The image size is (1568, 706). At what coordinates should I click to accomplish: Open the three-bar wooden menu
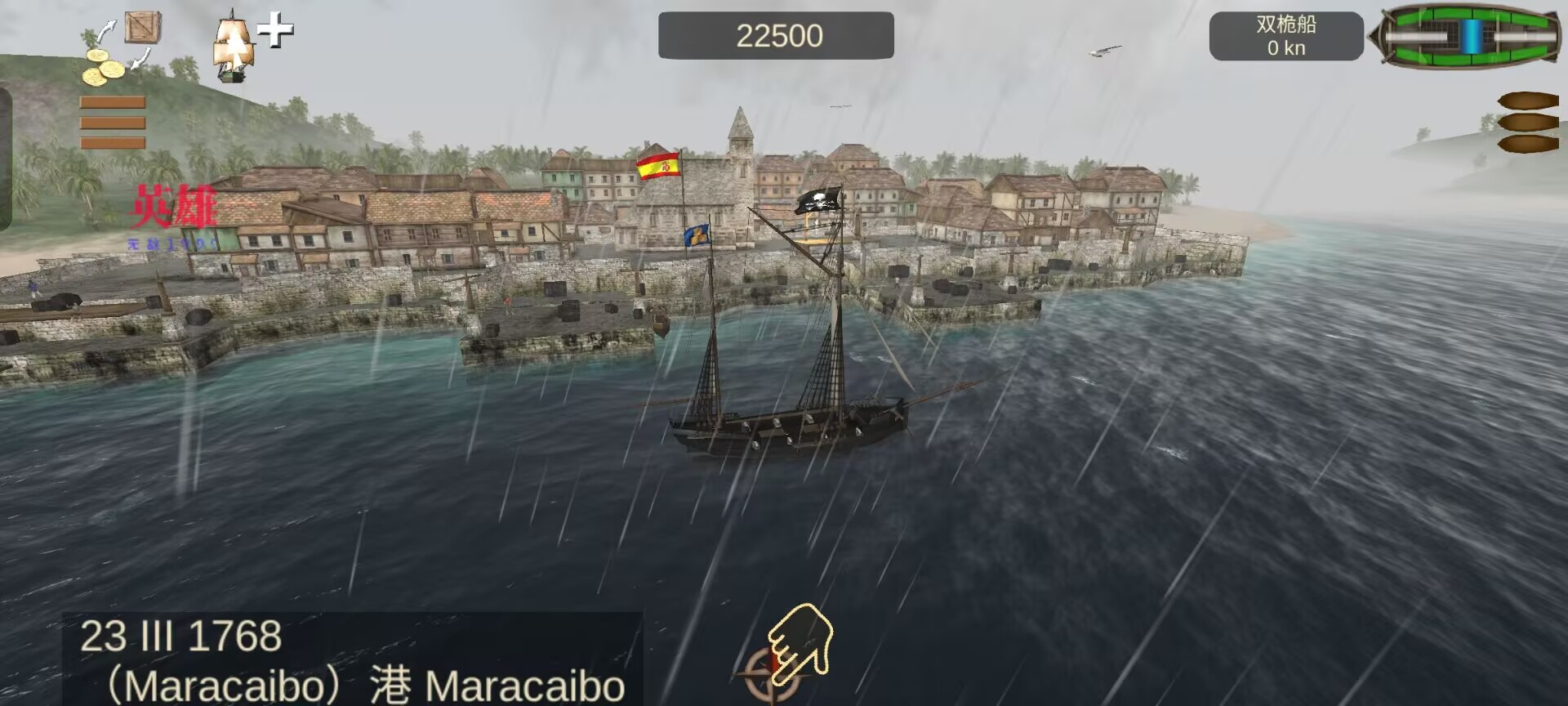coord(113,123)
